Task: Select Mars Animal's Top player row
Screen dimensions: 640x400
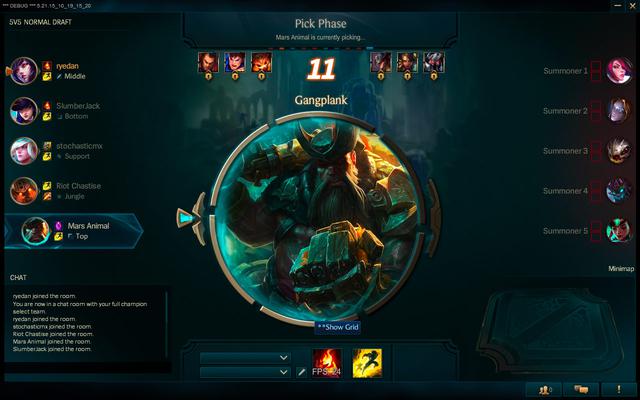Action: (x=75, y=231)
